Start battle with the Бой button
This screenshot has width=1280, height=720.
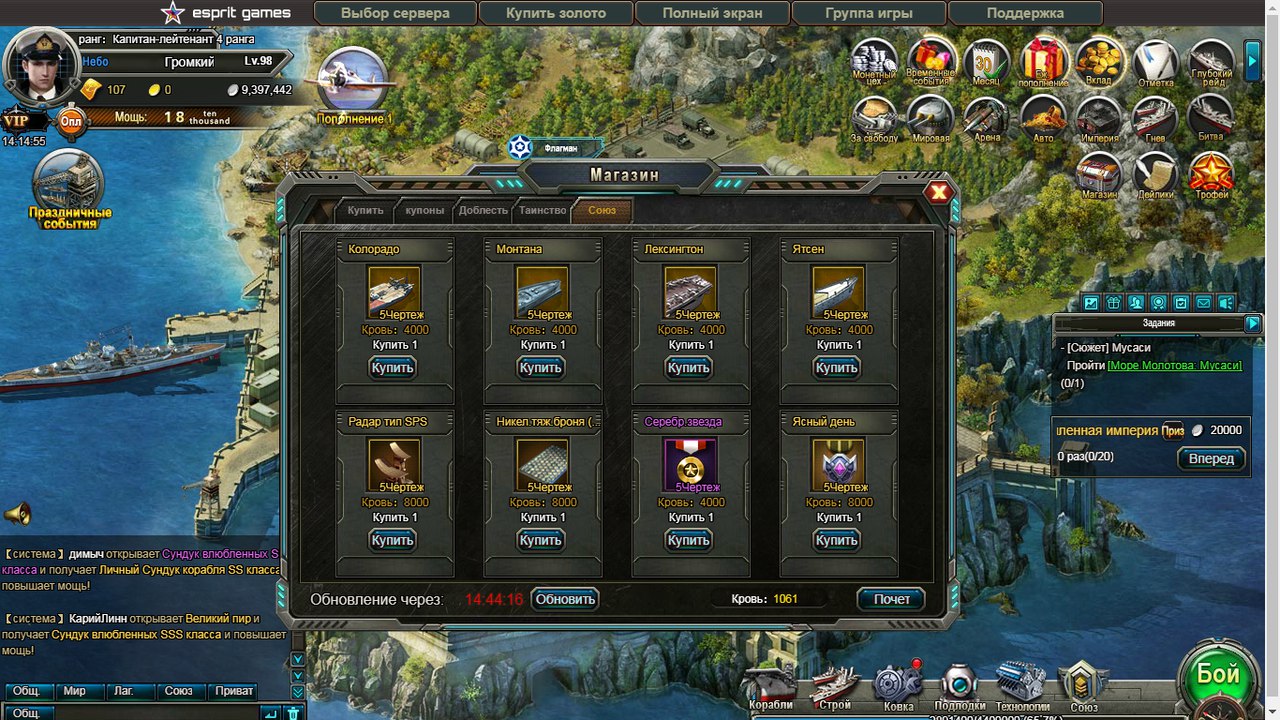point(1218,676)
